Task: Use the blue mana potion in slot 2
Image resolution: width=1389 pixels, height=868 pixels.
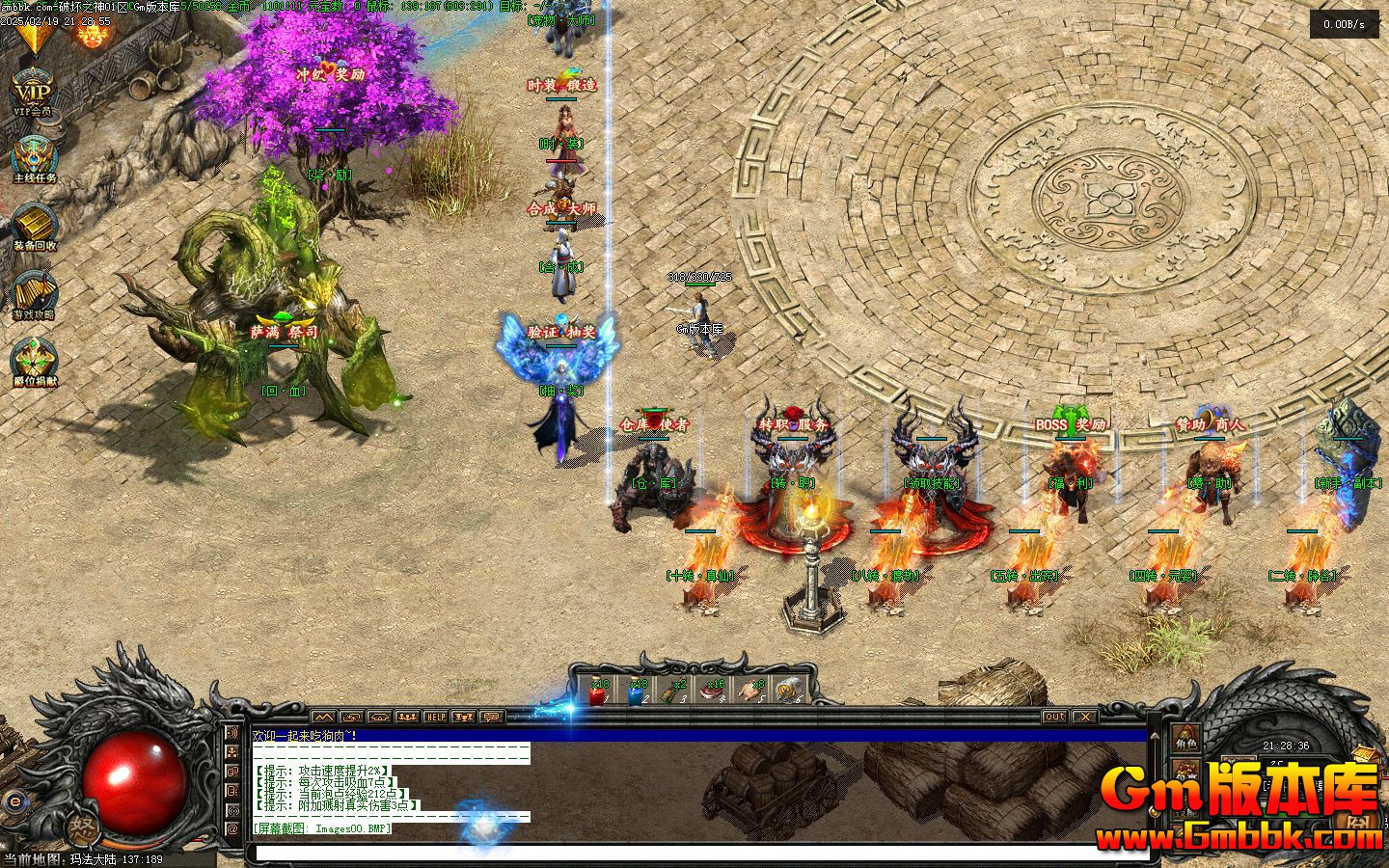Action: pyautogui.click(x=637, y=692)
